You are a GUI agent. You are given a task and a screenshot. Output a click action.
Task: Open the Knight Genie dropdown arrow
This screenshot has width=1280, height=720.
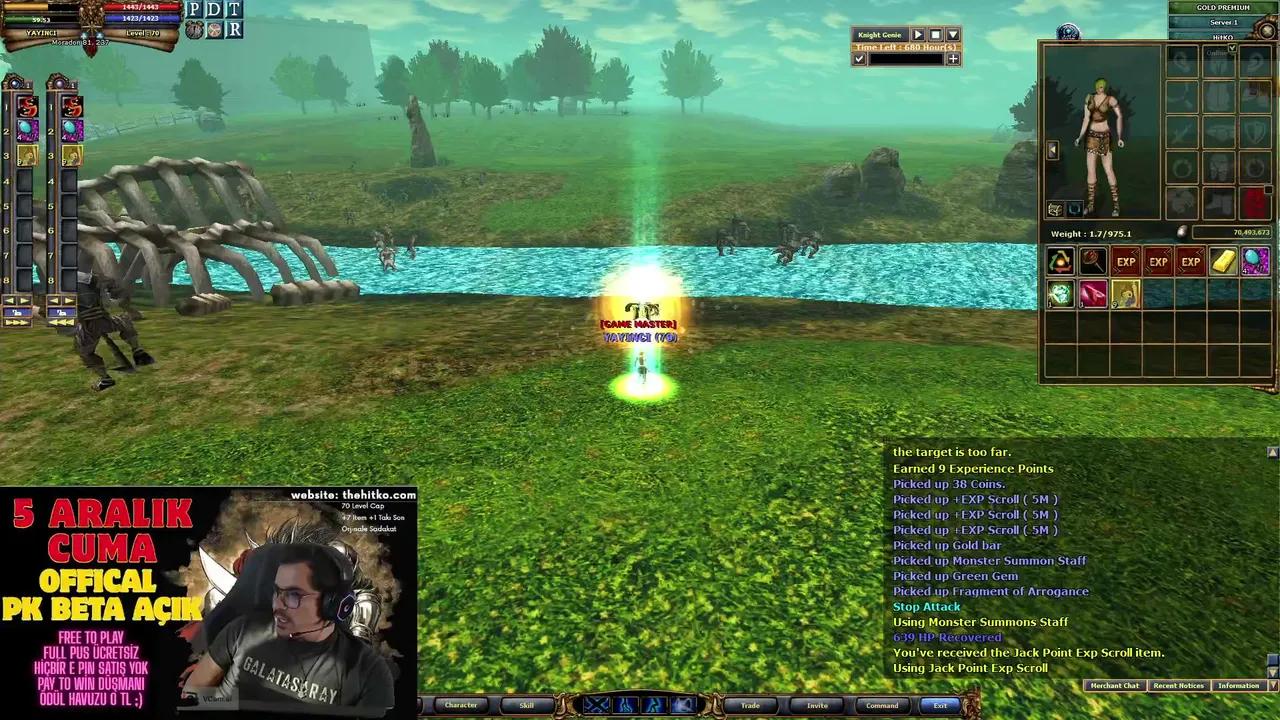pyautogui.click(x=952, y=35)
